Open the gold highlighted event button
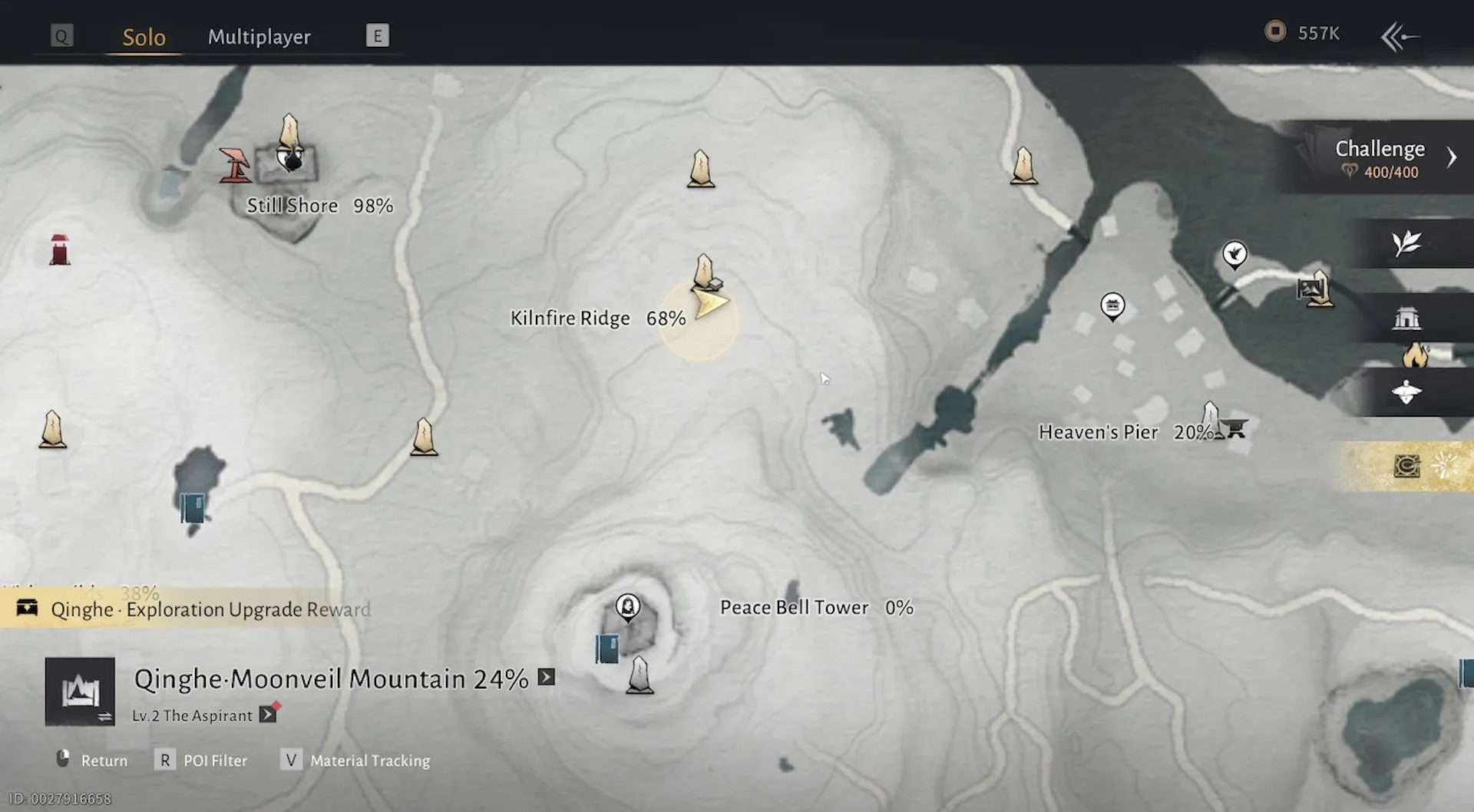The width and height of the screenshot is (1474, 812). click(1408, 466)
